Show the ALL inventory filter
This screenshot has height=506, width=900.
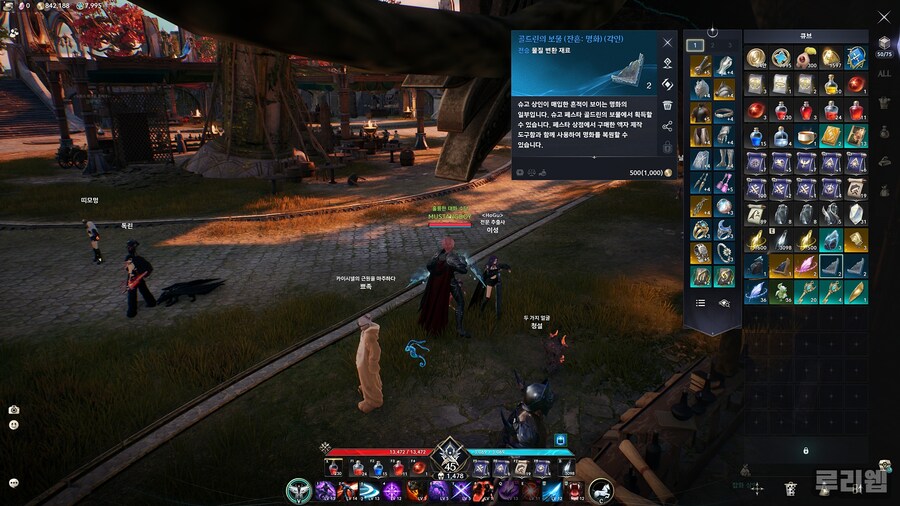tap(883, 73)
